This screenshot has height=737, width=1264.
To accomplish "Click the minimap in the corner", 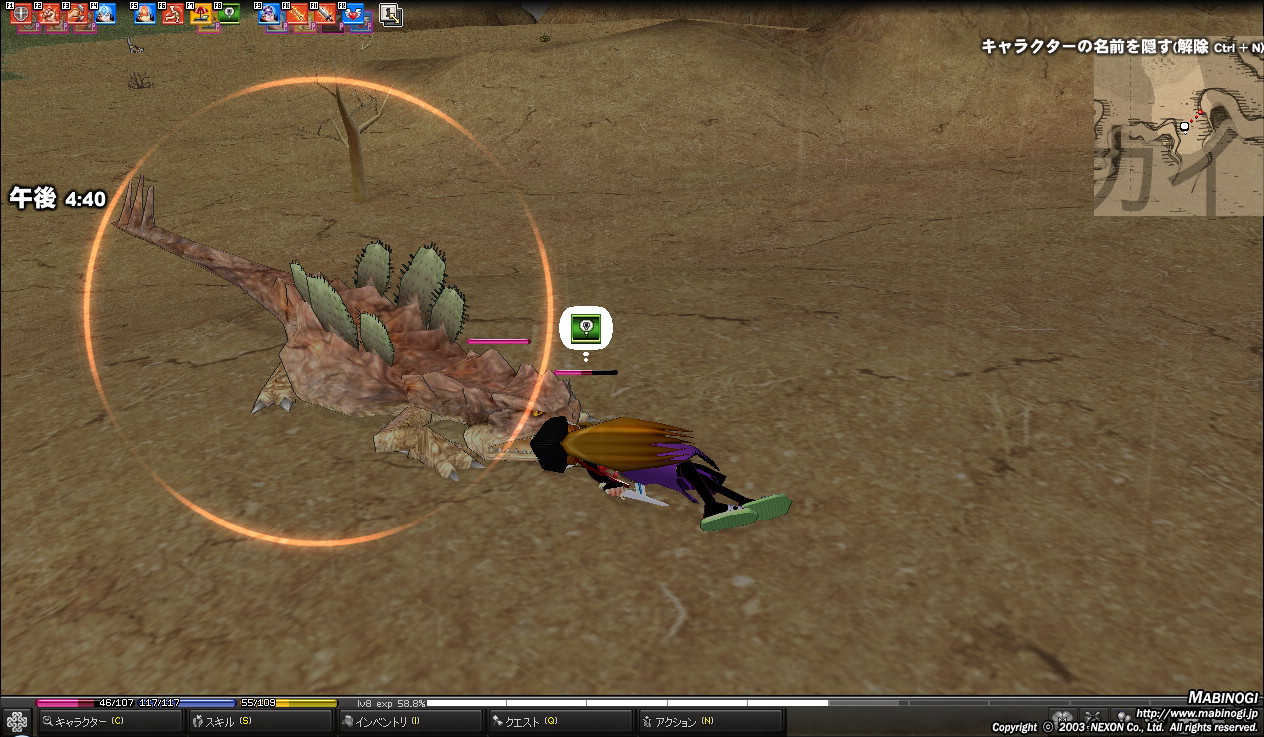I will (x=1177, y=135).
